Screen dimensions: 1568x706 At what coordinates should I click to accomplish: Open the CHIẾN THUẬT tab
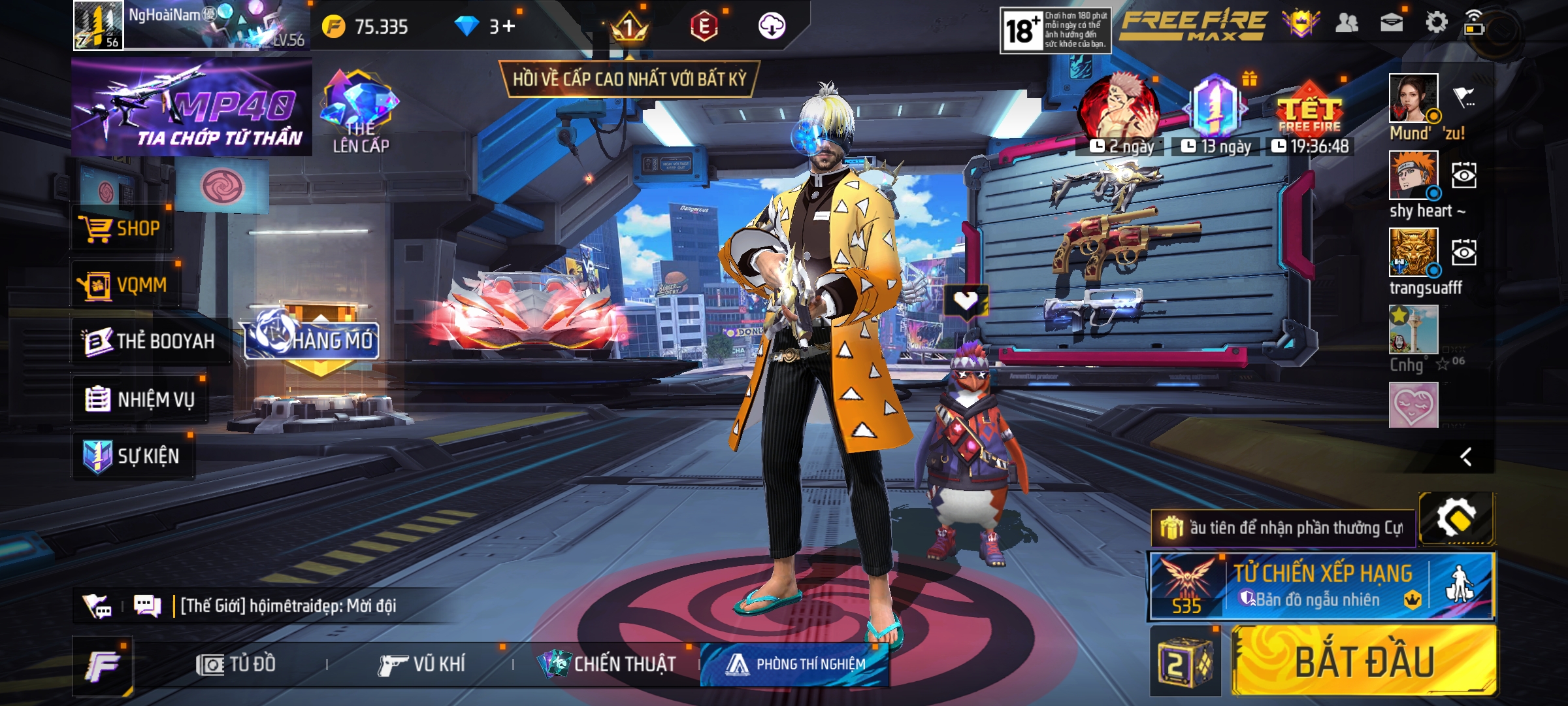point(608,665)
